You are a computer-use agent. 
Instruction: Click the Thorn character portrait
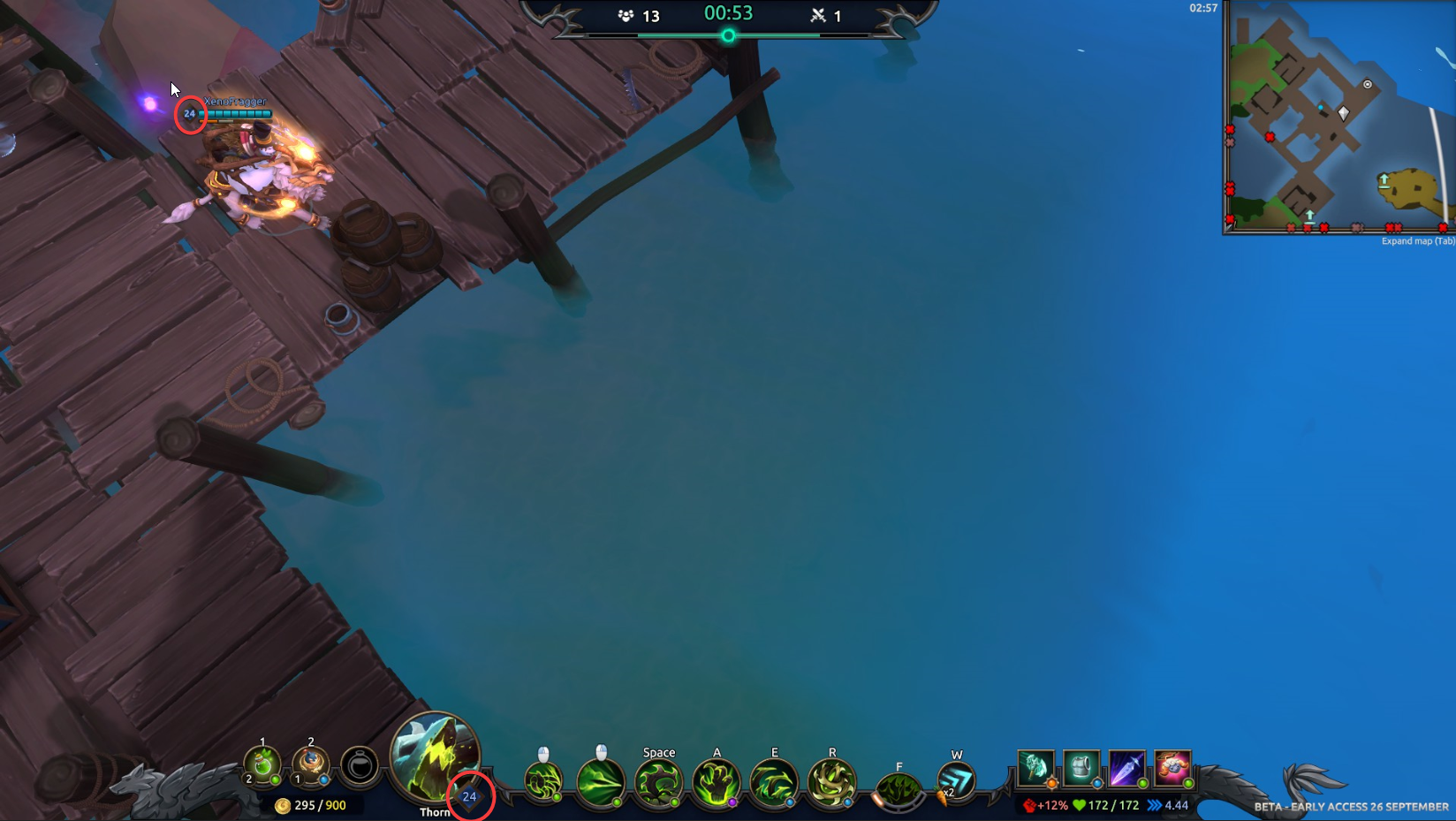point(434,757)
